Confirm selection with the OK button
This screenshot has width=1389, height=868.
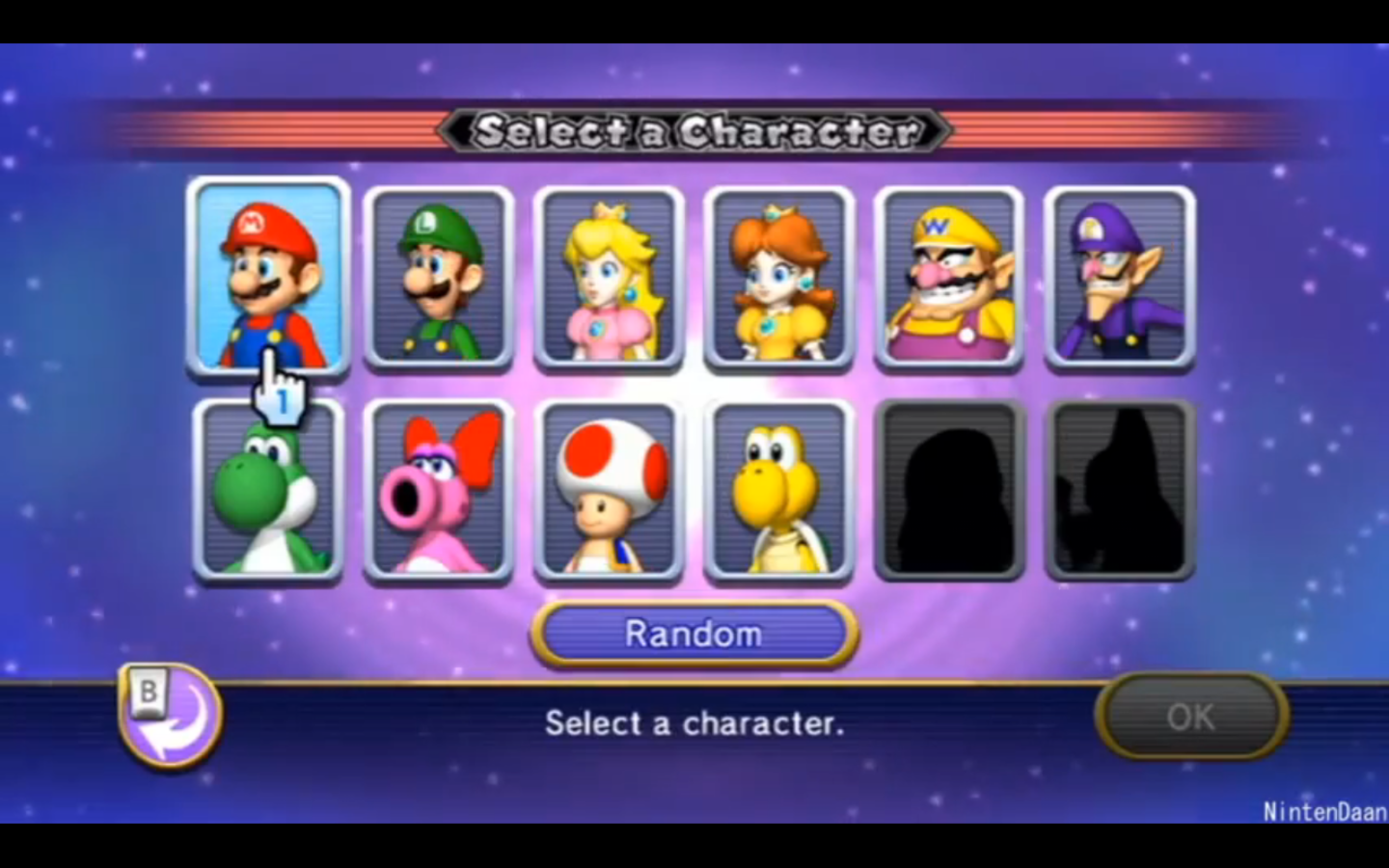coord(1192,717)
